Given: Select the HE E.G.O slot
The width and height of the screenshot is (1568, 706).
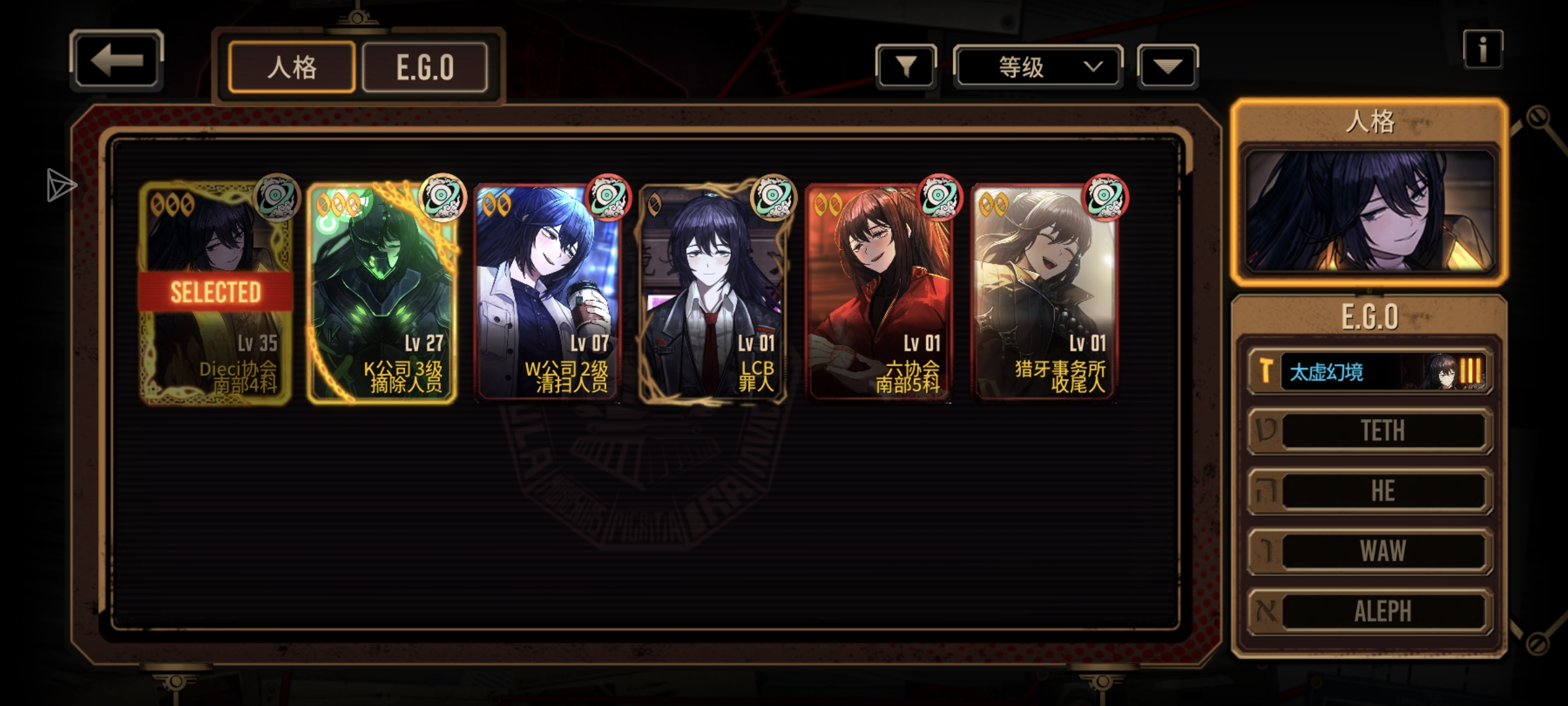Looking at the screenshot, I should tap(1371, 491).
